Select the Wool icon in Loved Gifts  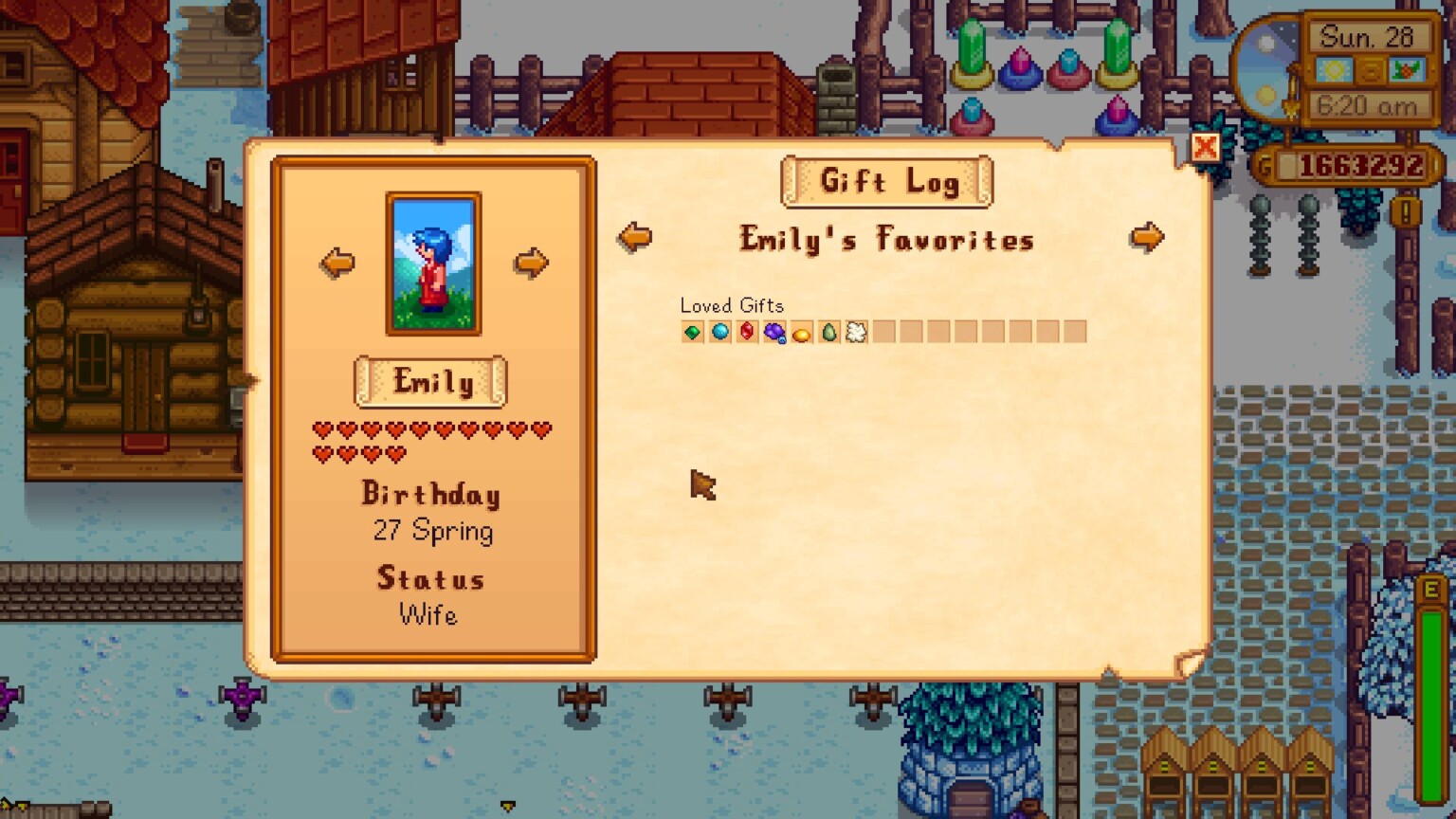[x=856, y=332]
